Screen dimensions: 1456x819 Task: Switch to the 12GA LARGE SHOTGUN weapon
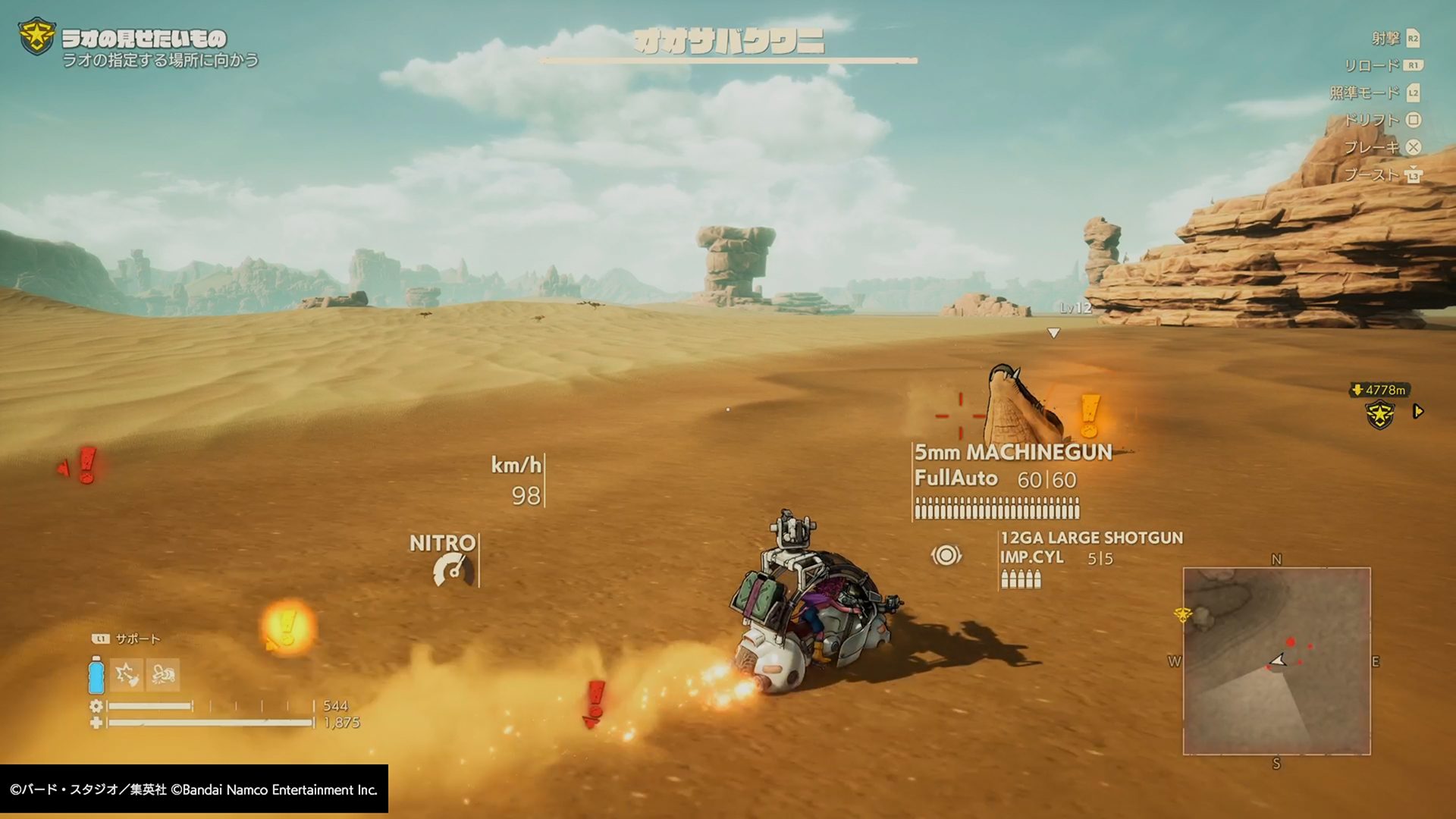[x=1090, y=538]
